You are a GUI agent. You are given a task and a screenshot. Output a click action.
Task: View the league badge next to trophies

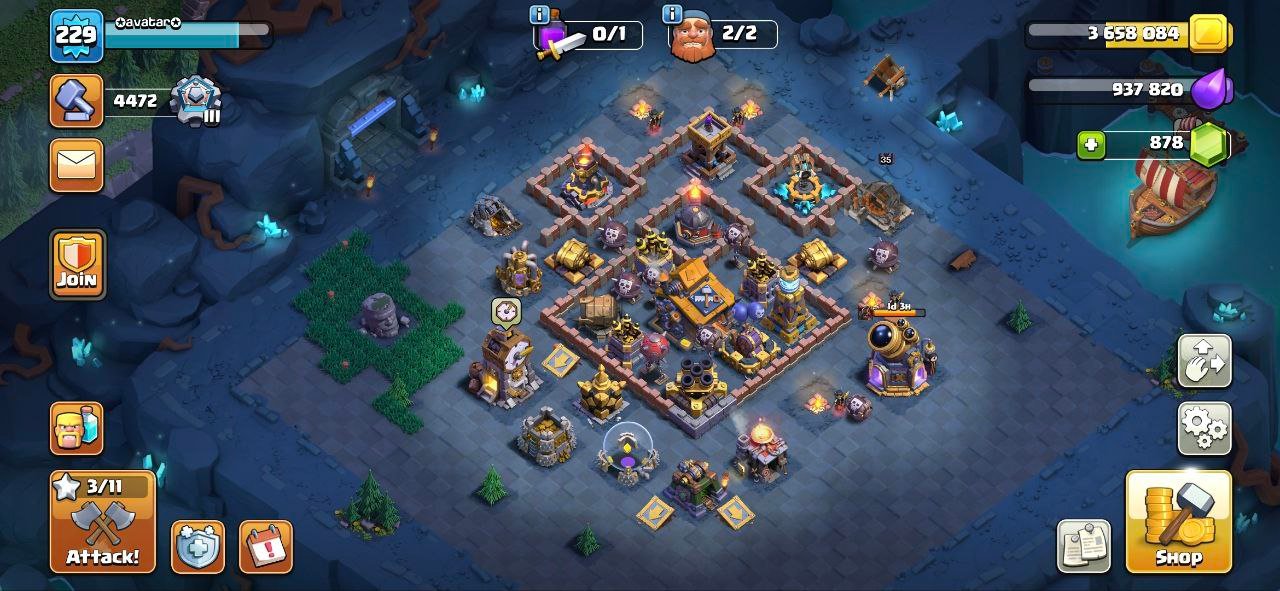tap(194, 101)
